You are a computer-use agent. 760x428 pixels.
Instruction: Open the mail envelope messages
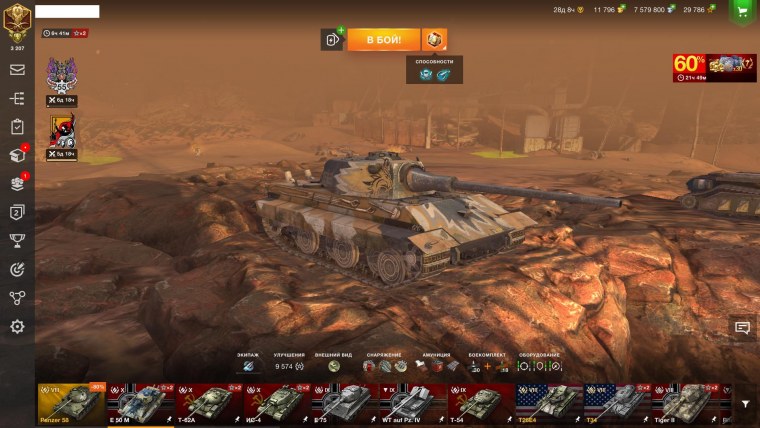tap(17, 70)
